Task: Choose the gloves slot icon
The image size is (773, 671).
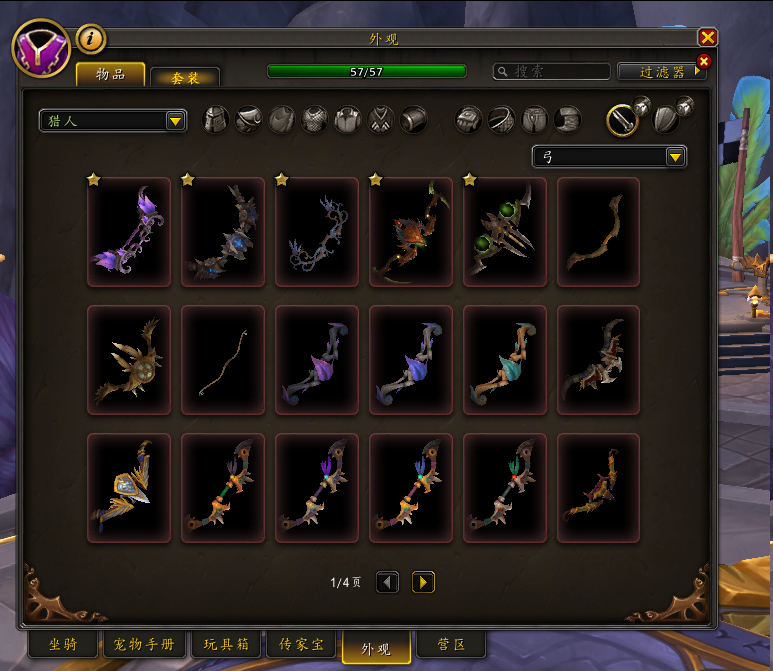Action: click(x=471, y=120)
